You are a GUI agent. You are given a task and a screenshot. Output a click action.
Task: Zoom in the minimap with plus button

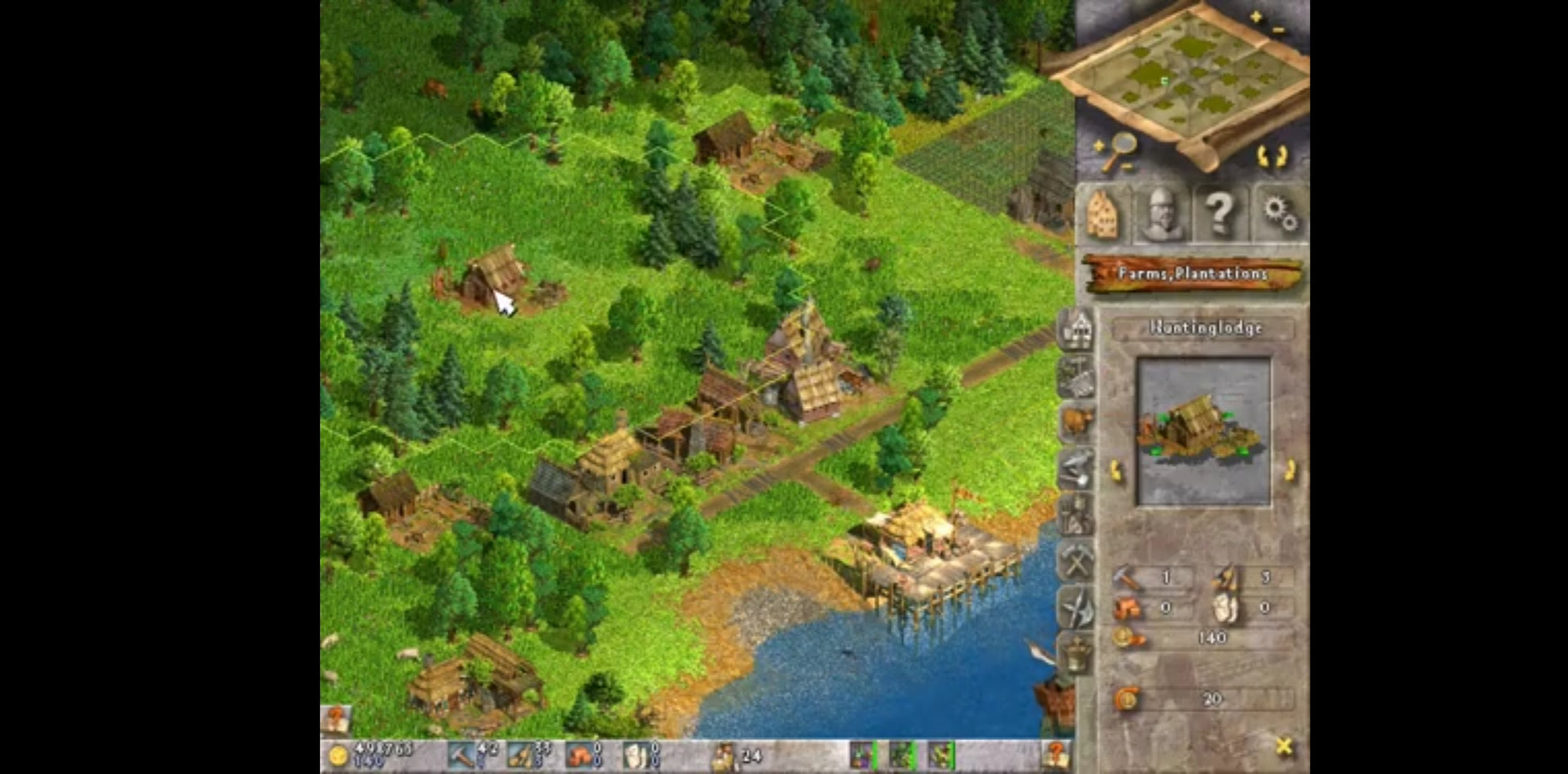point(1255,16)
